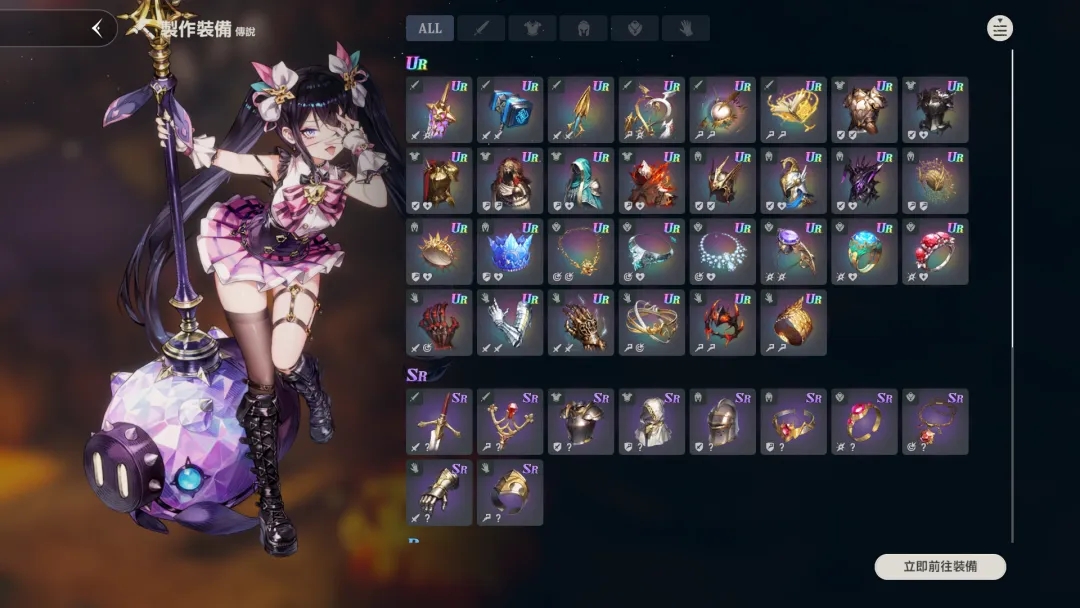Show the chest armor filter tab
The width and height of the screenshot is (1080, 608).
533,28
